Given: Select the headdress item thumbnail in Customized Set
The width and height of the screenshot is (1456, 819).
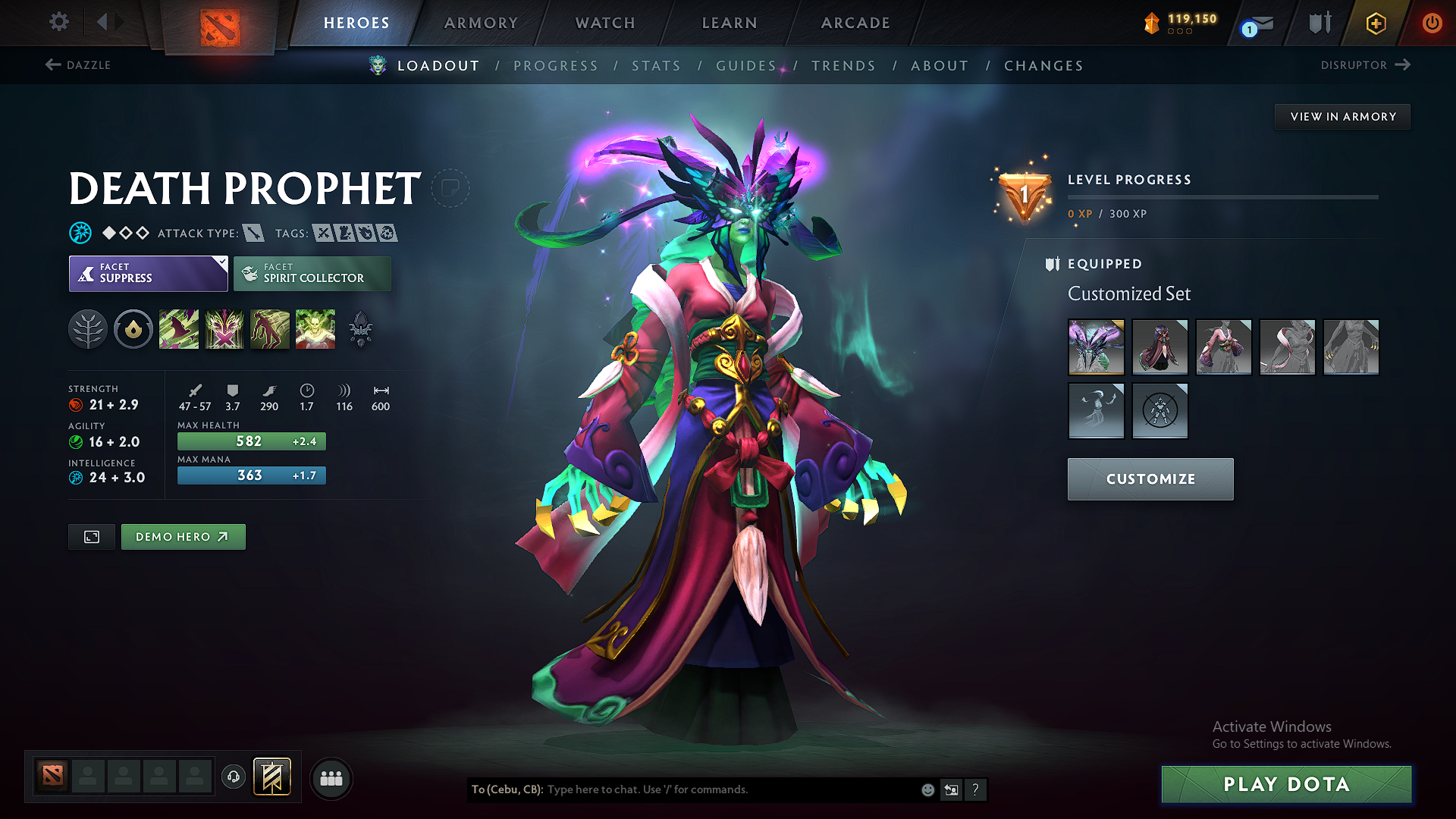Looking at the screenshot, I should [1096, 347].
